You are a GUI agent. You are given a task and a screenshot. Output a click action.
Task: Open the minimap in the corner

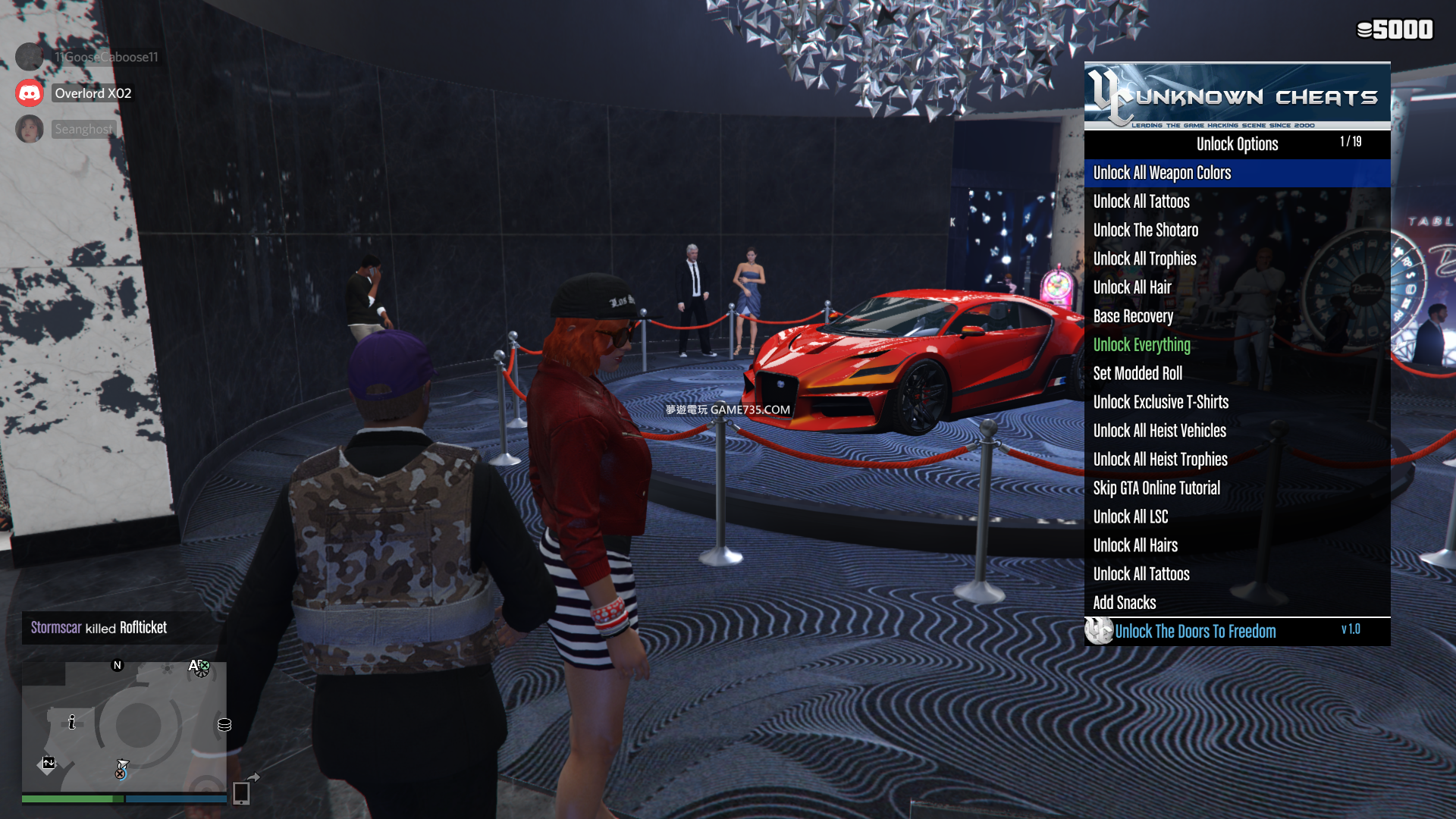tap(124, 726)
